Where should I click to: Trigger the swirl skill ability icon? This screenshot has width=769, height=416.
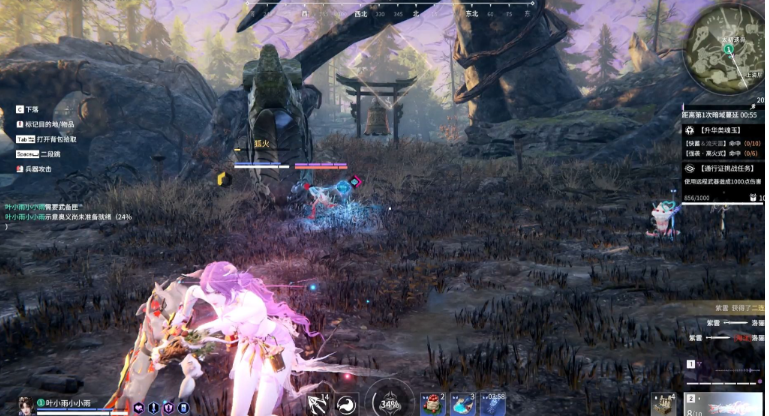[x=346, y=404]
